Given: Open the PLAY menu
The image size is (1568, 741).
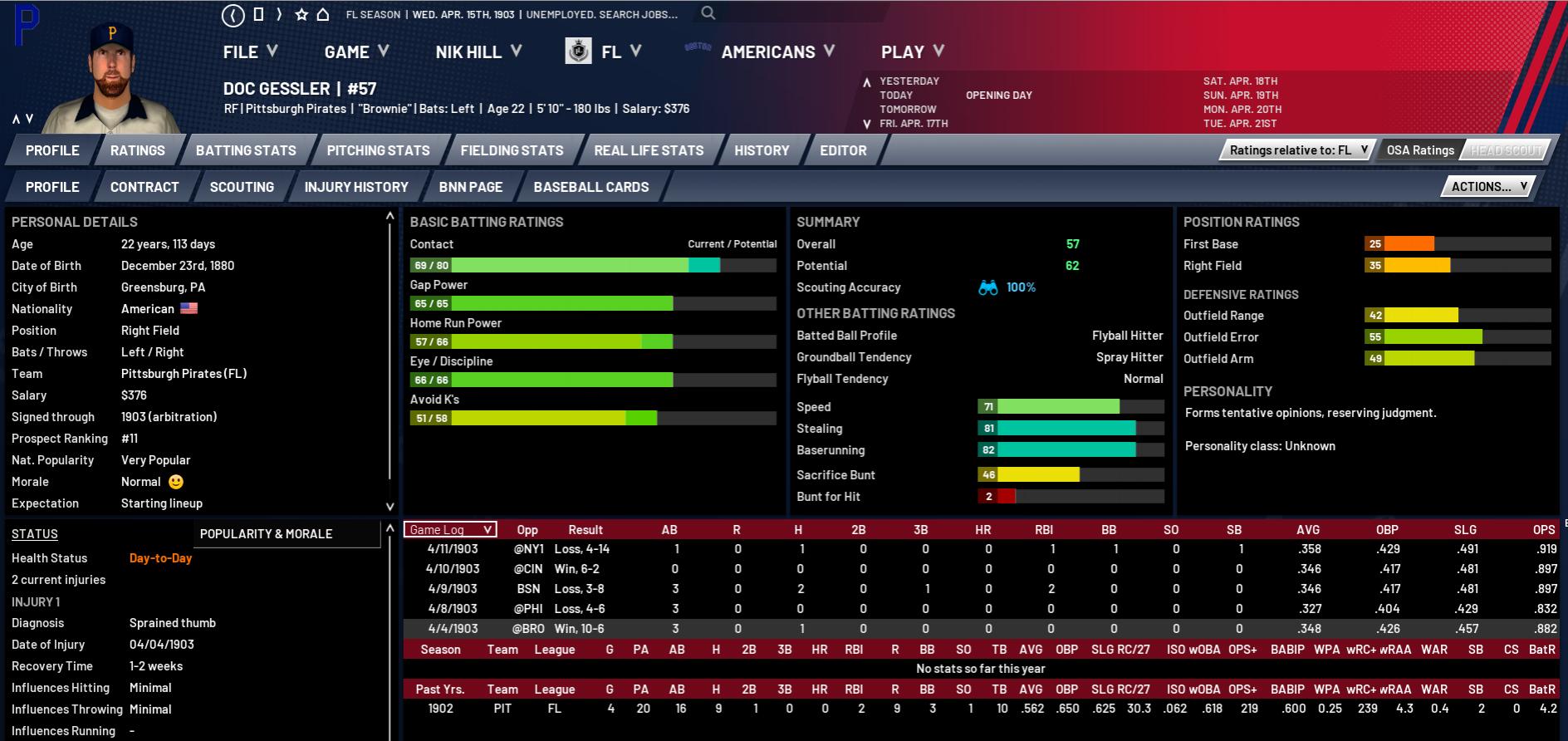Looking at the screenshot, I should coord(912,52).
